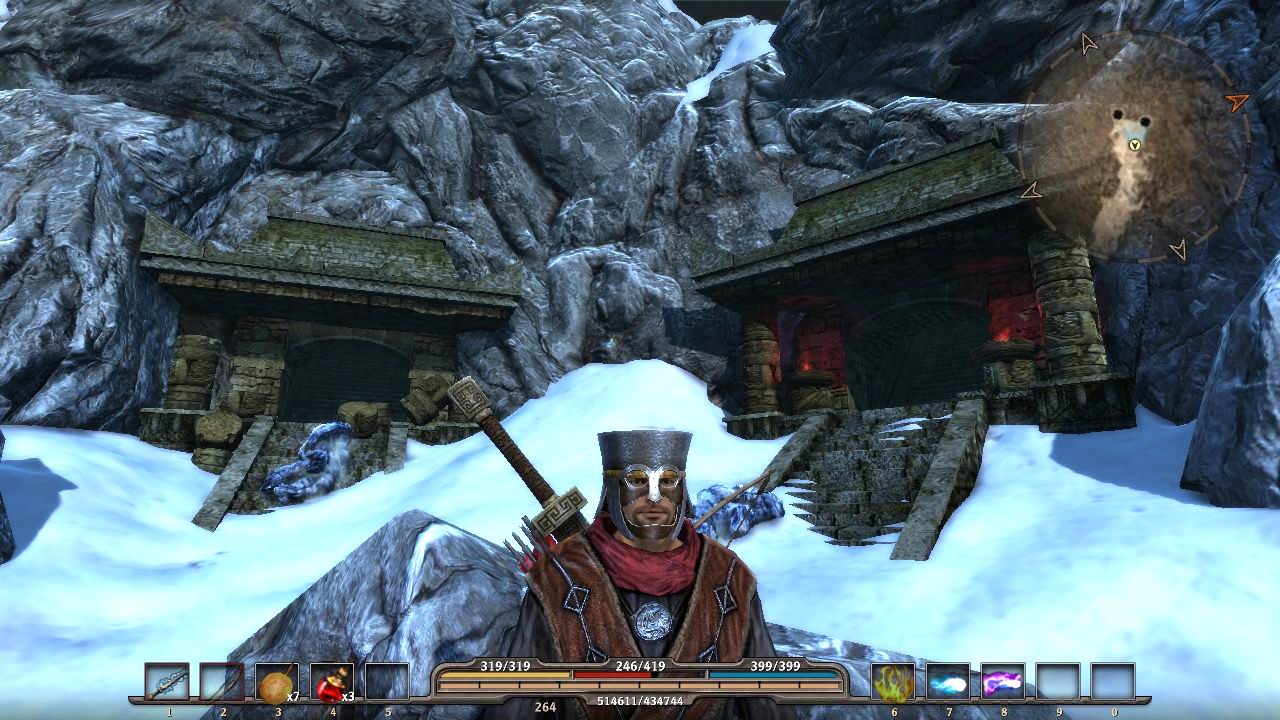Select the sword in hotbar slot 1
The height and width of the screenshot is (720, 1280).
(167, 678)
